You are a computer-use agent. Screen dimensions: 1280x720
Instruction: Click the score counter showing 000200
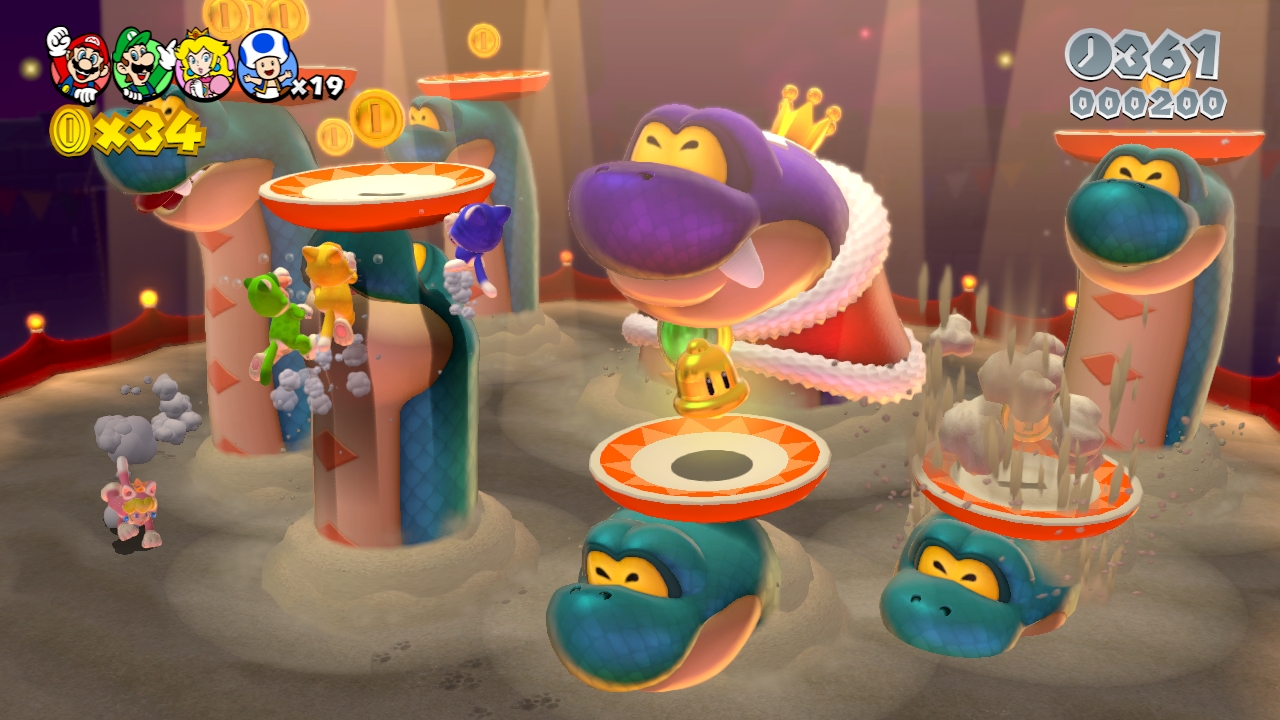coord(1148,100)
